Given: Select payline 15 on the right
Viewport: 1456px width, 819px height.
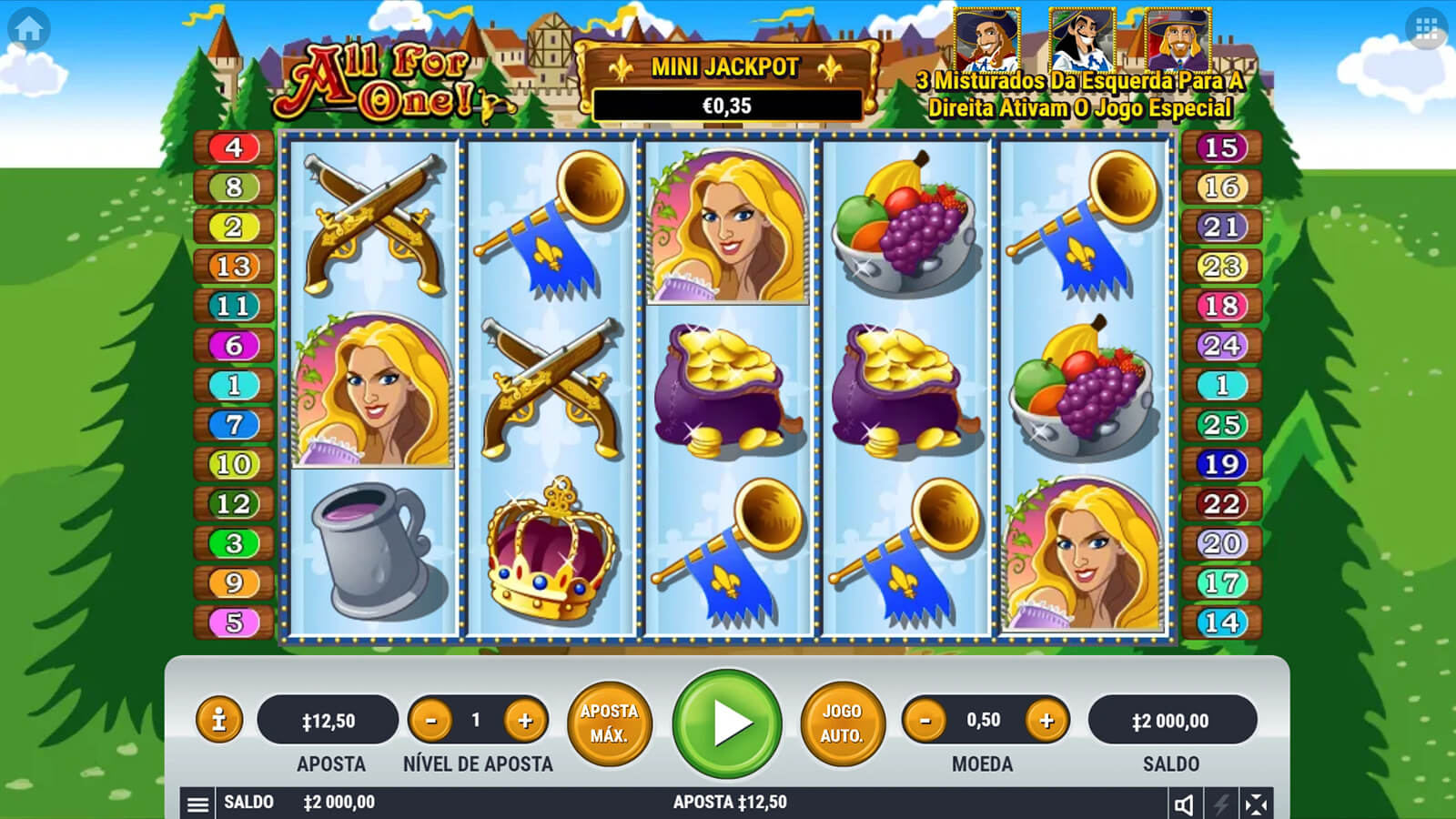Looking at the screenshot, I should pos(1221,147).
